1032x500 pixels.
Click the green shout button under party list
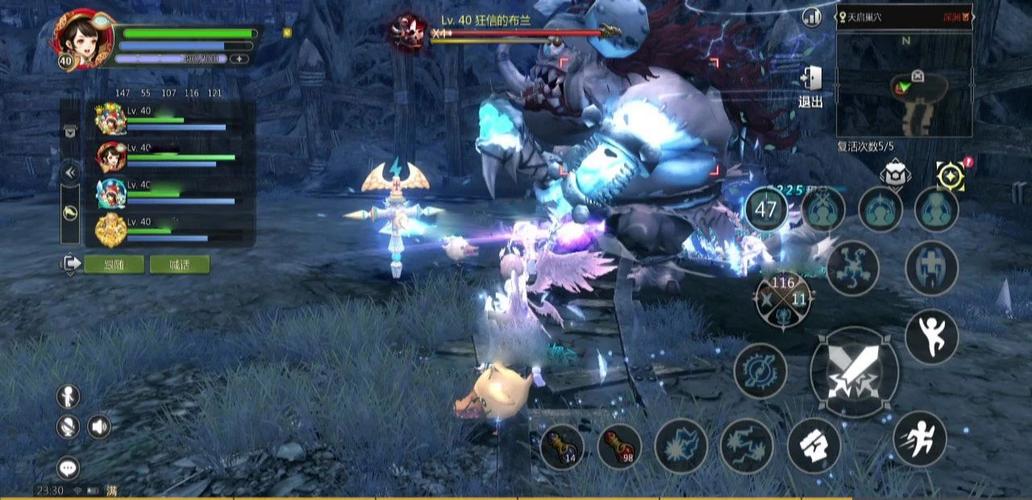[180, 264]
